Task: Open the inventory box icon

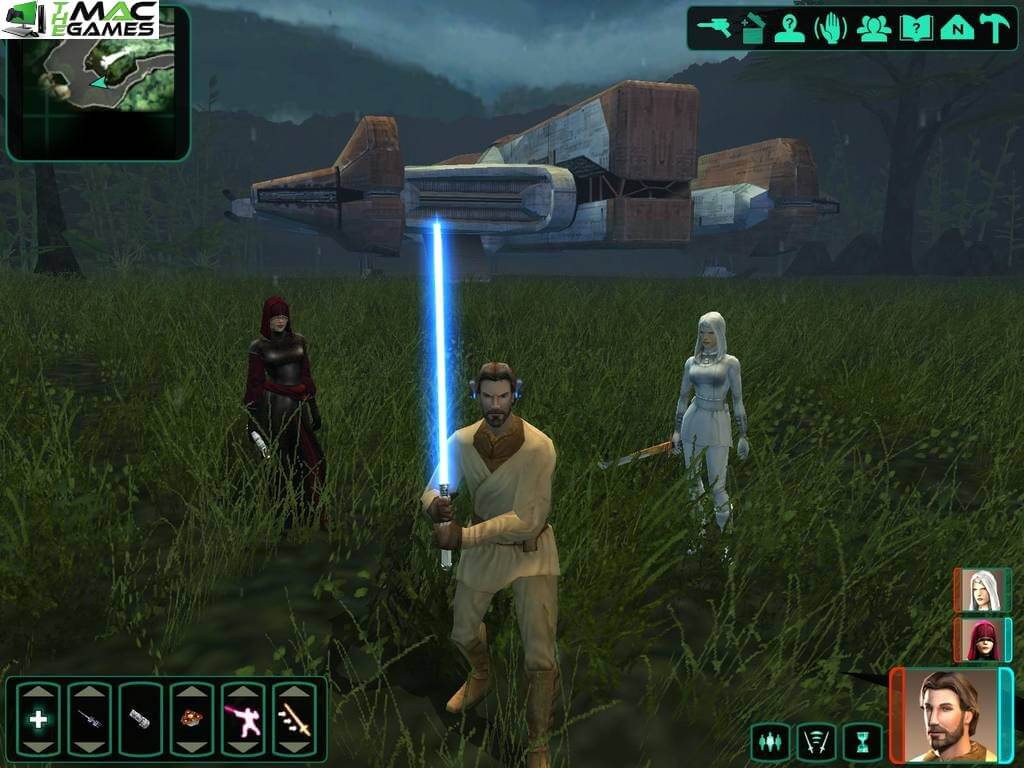Action: coord(753,28)
